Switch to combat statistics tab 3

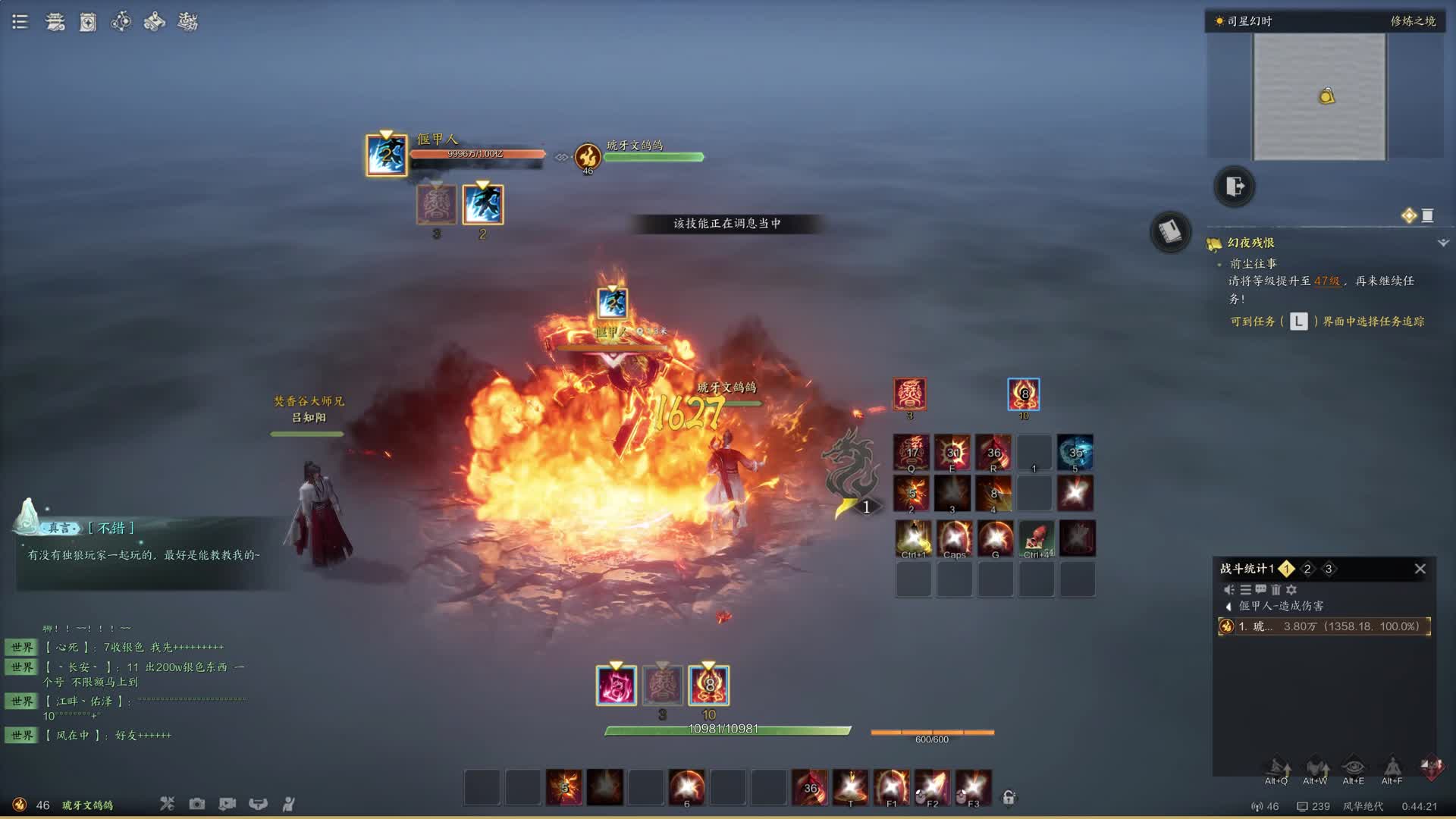(x=1328, y=569)
